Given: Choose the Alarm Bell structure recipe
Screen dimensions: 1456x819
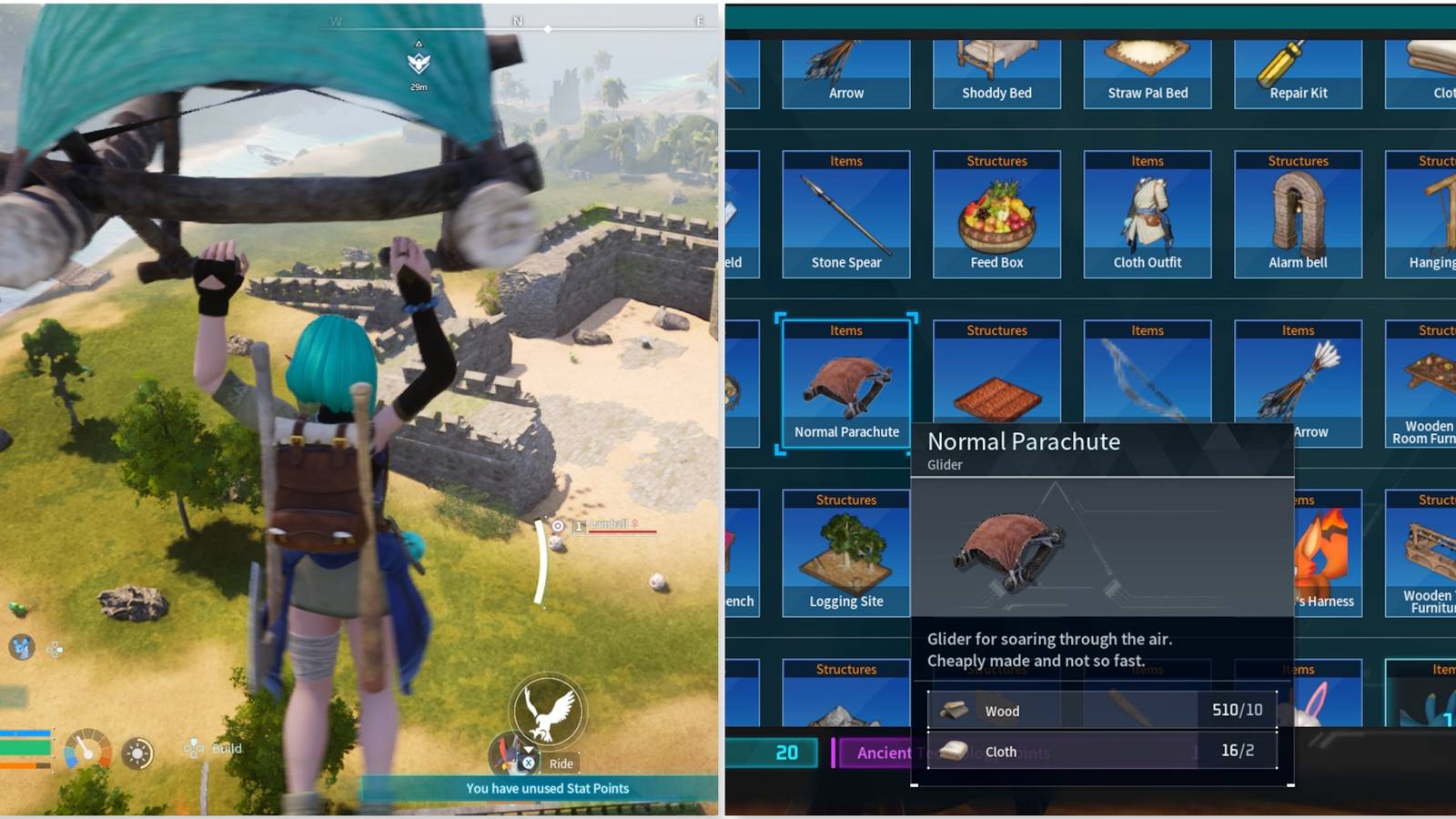Looking at the screenshot, I should click(1298, 214).
